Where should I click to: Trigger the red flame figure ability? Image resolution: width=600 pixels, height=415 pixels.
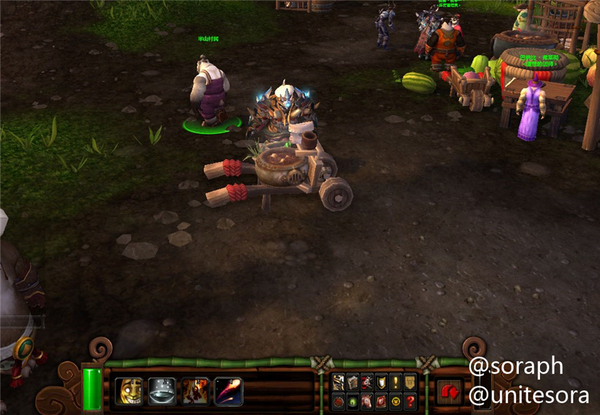click(195, 390)
